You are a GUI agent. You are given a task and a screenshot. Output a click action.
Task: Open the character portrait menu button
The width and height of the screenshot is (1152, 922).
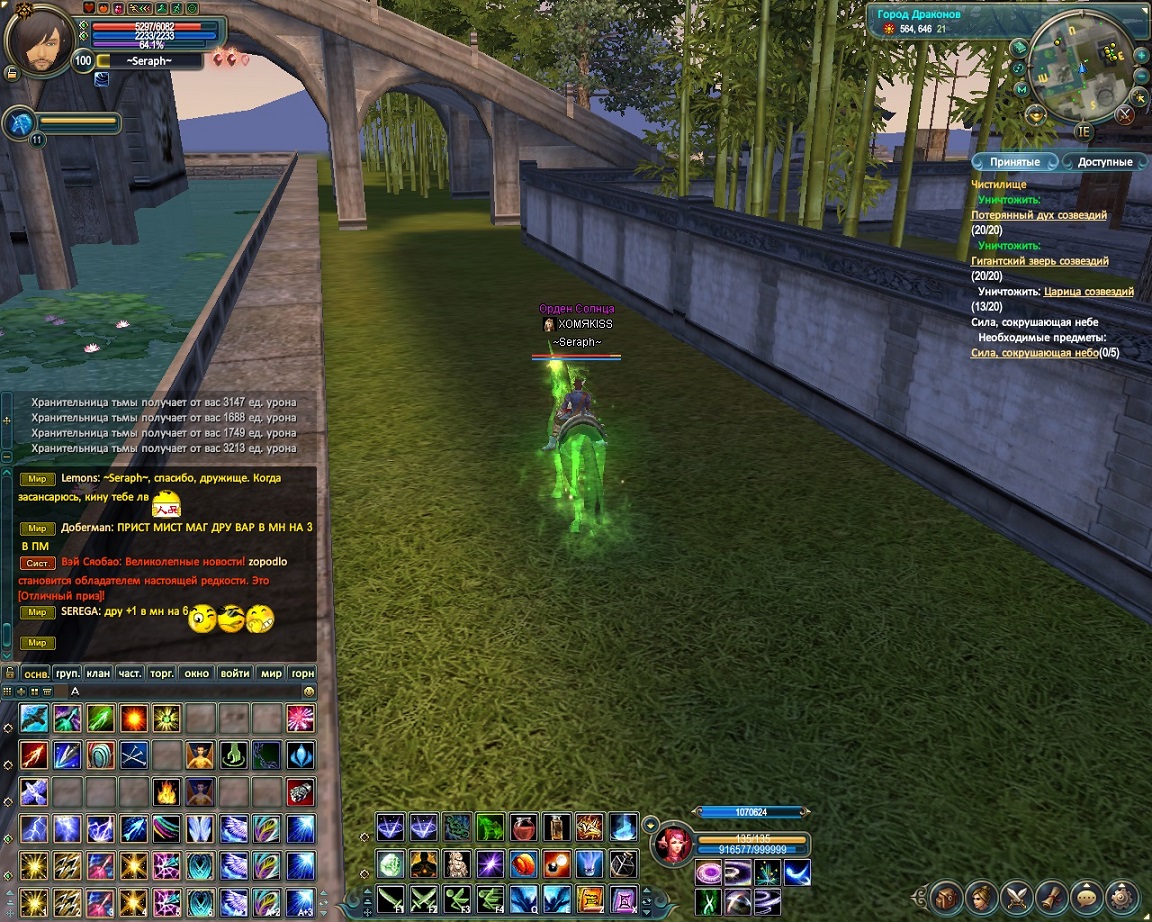click(982, 894)
